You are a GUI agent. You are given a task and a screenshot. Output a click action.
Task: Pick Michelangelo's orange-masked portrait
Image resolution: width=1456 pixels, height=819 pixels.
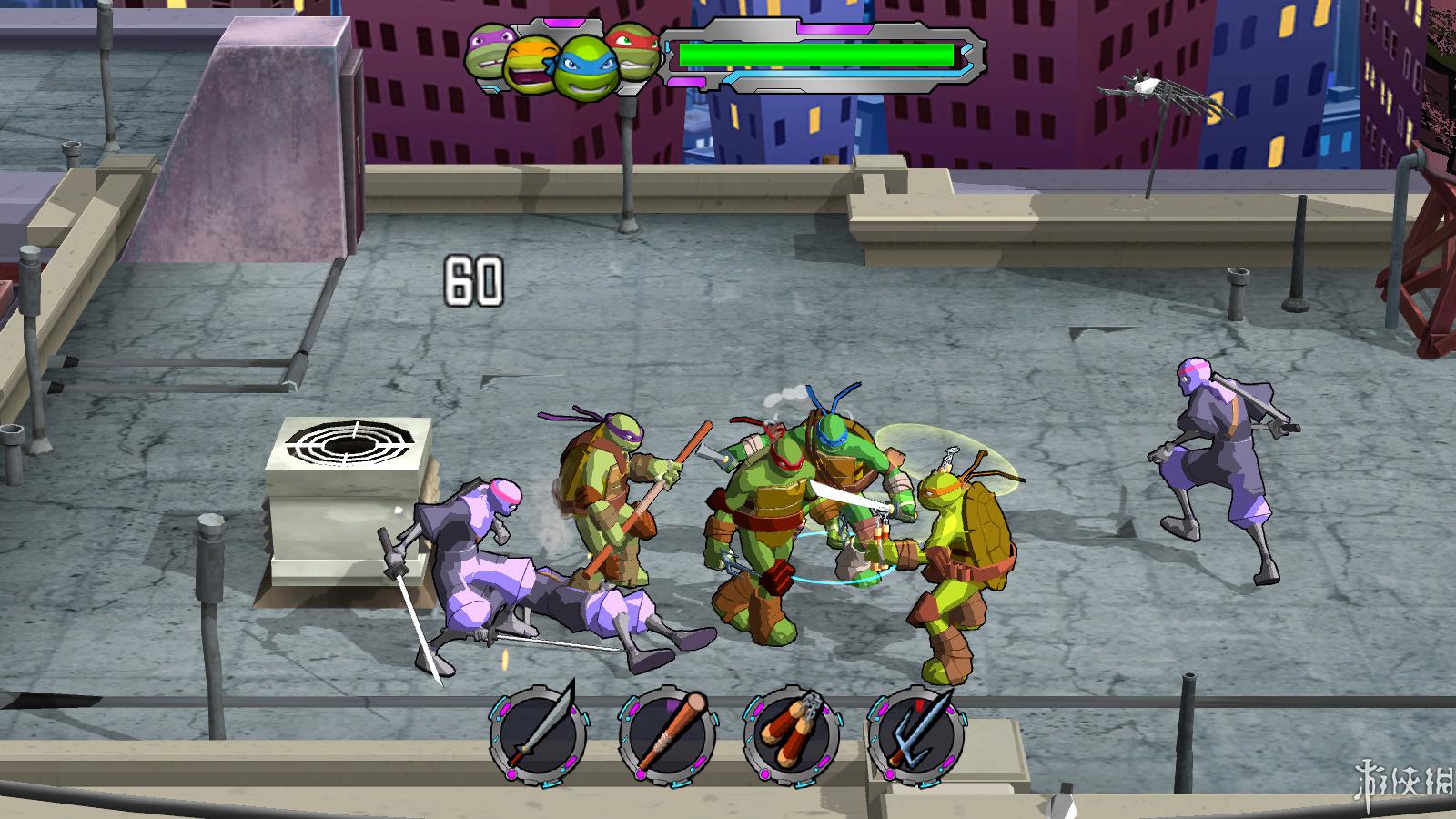[531, 65]
